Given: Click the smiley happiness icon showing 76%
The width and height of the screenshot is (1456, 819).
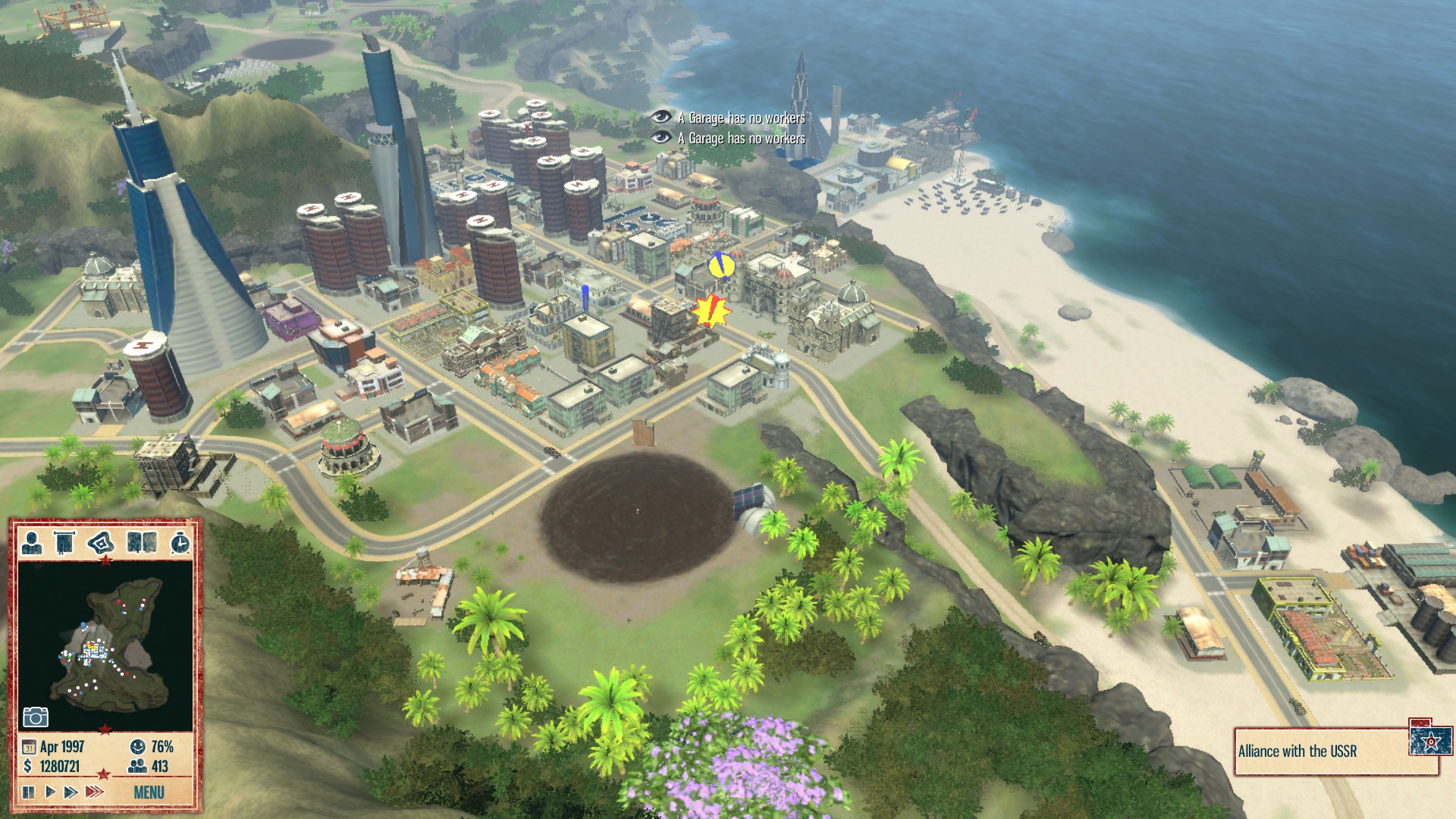Looking at the screenshot, I should click(x=137, y=746).
